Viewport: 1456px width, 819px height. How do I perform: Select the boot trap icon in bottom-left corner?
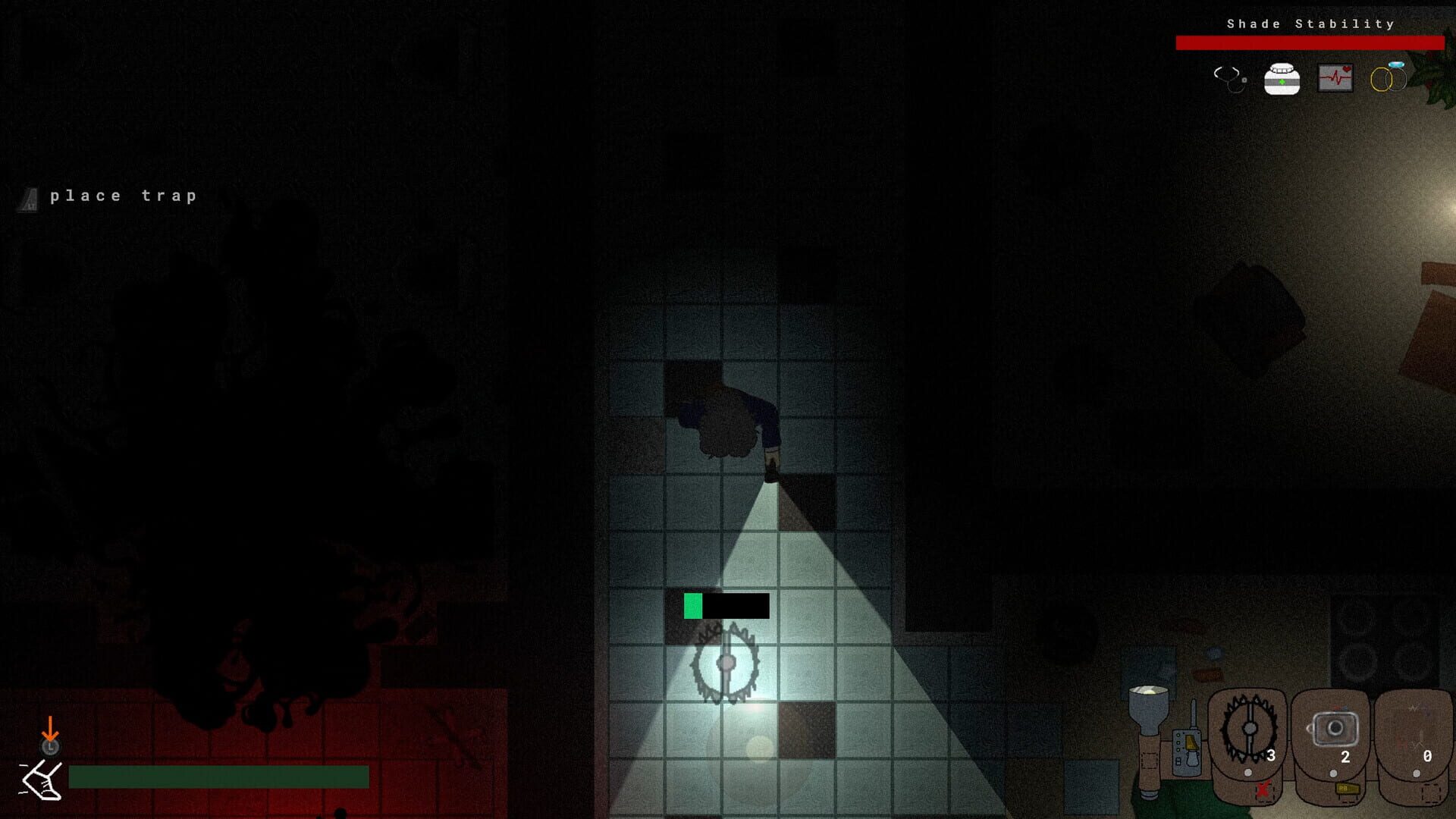click(43, 781)
